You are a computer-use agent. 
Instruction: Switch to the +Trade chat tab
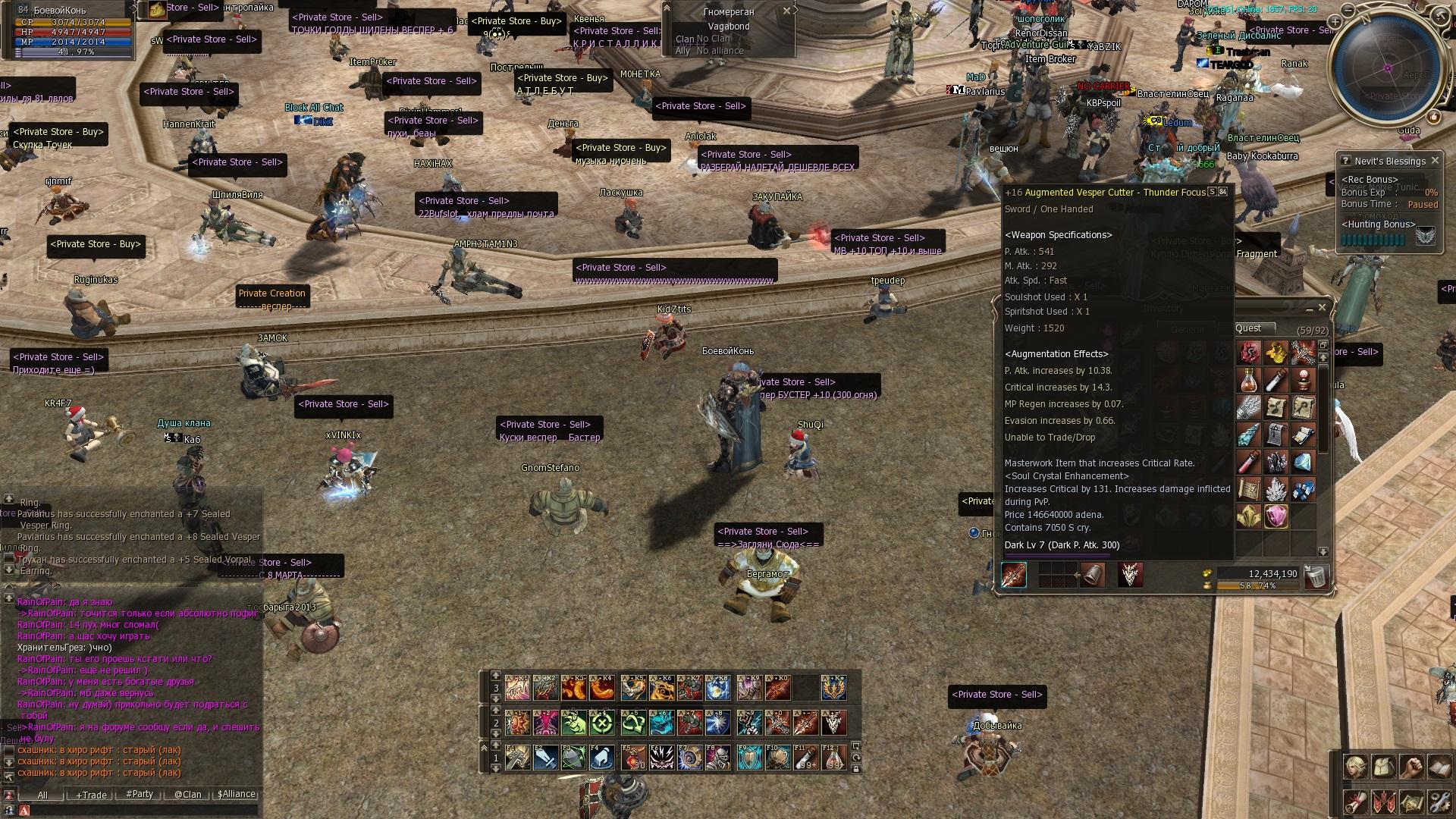[x=91, y=795]
